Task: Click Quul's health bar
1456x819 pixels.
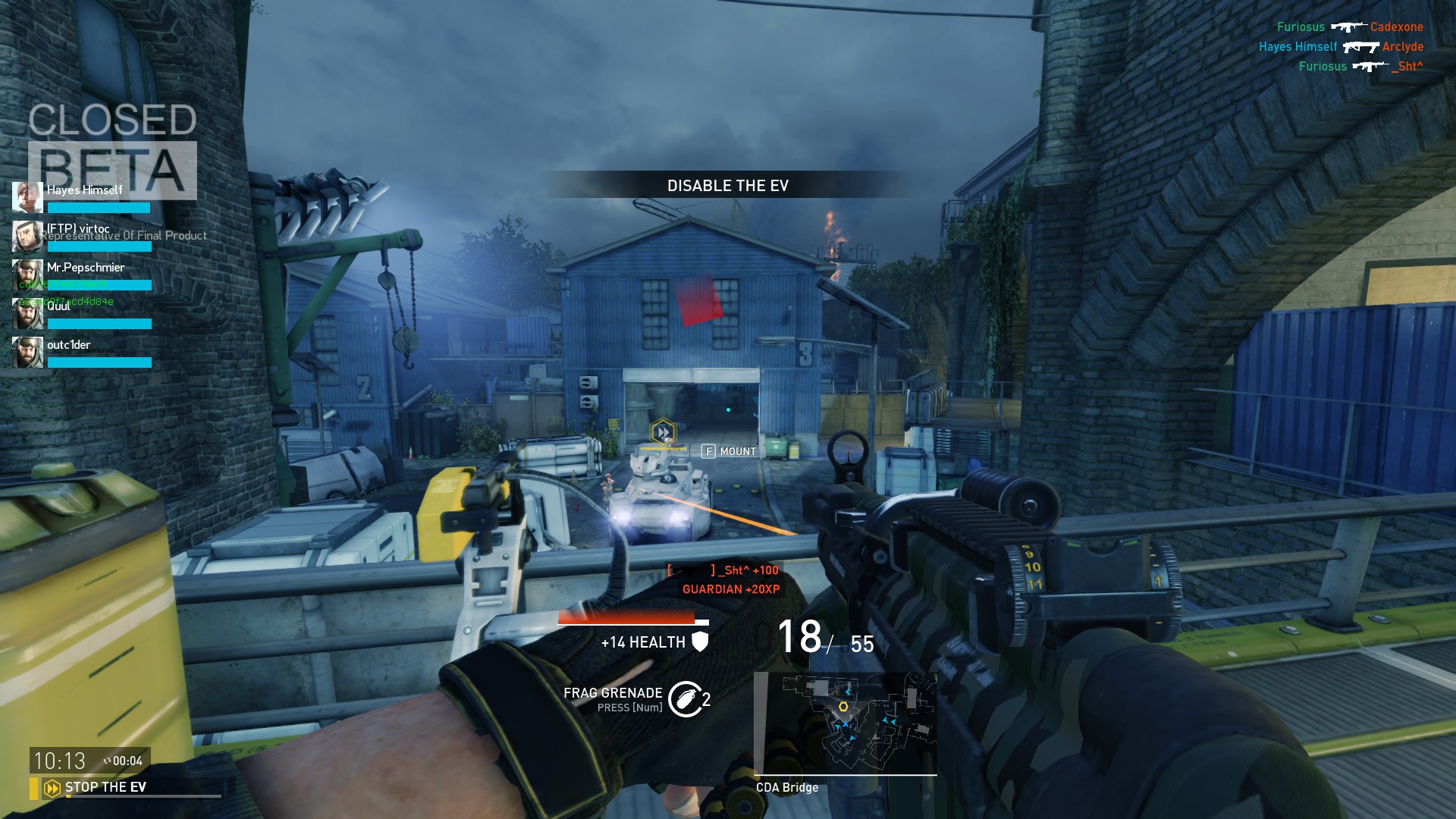Action: [99, 324]
